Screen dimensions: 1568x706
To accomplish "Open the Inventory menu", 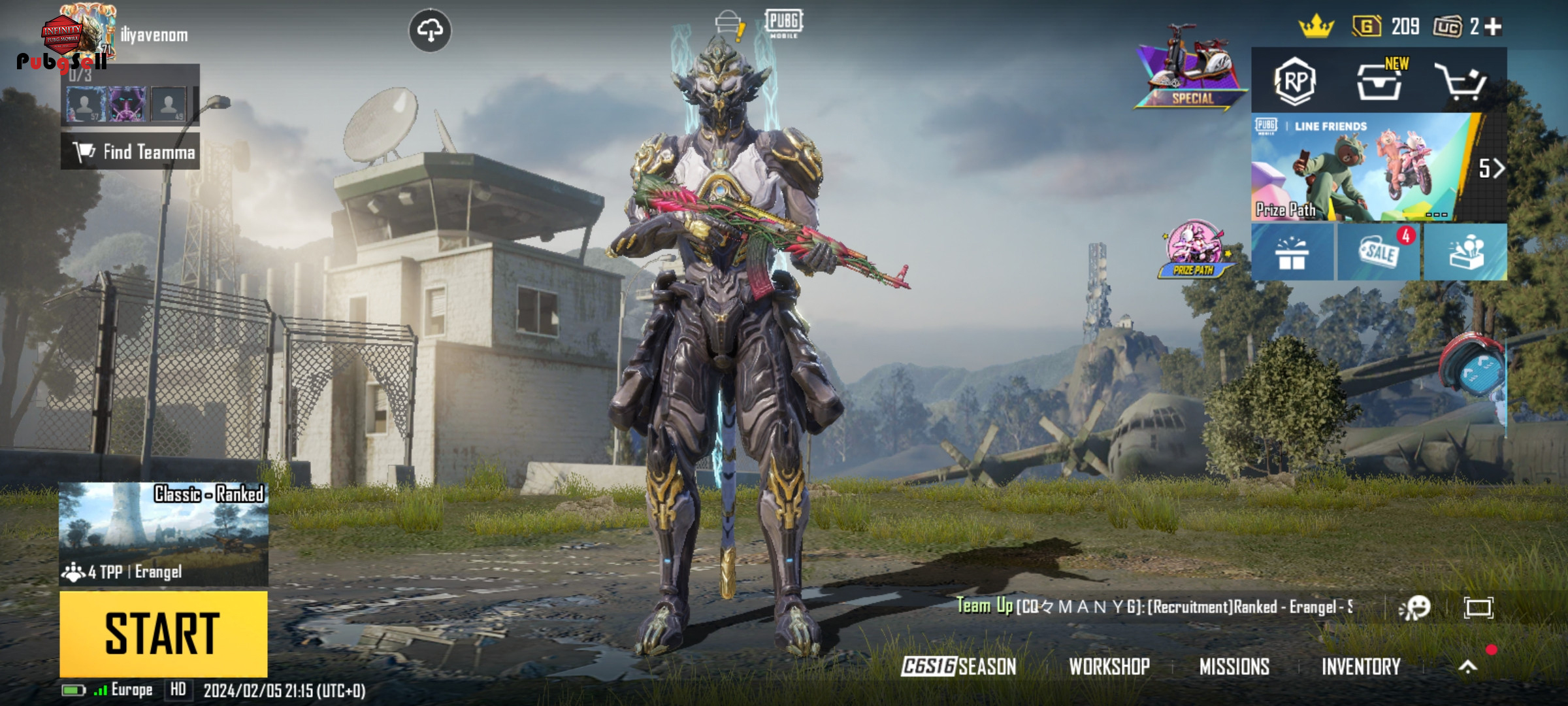I will tap(1361, 666).
